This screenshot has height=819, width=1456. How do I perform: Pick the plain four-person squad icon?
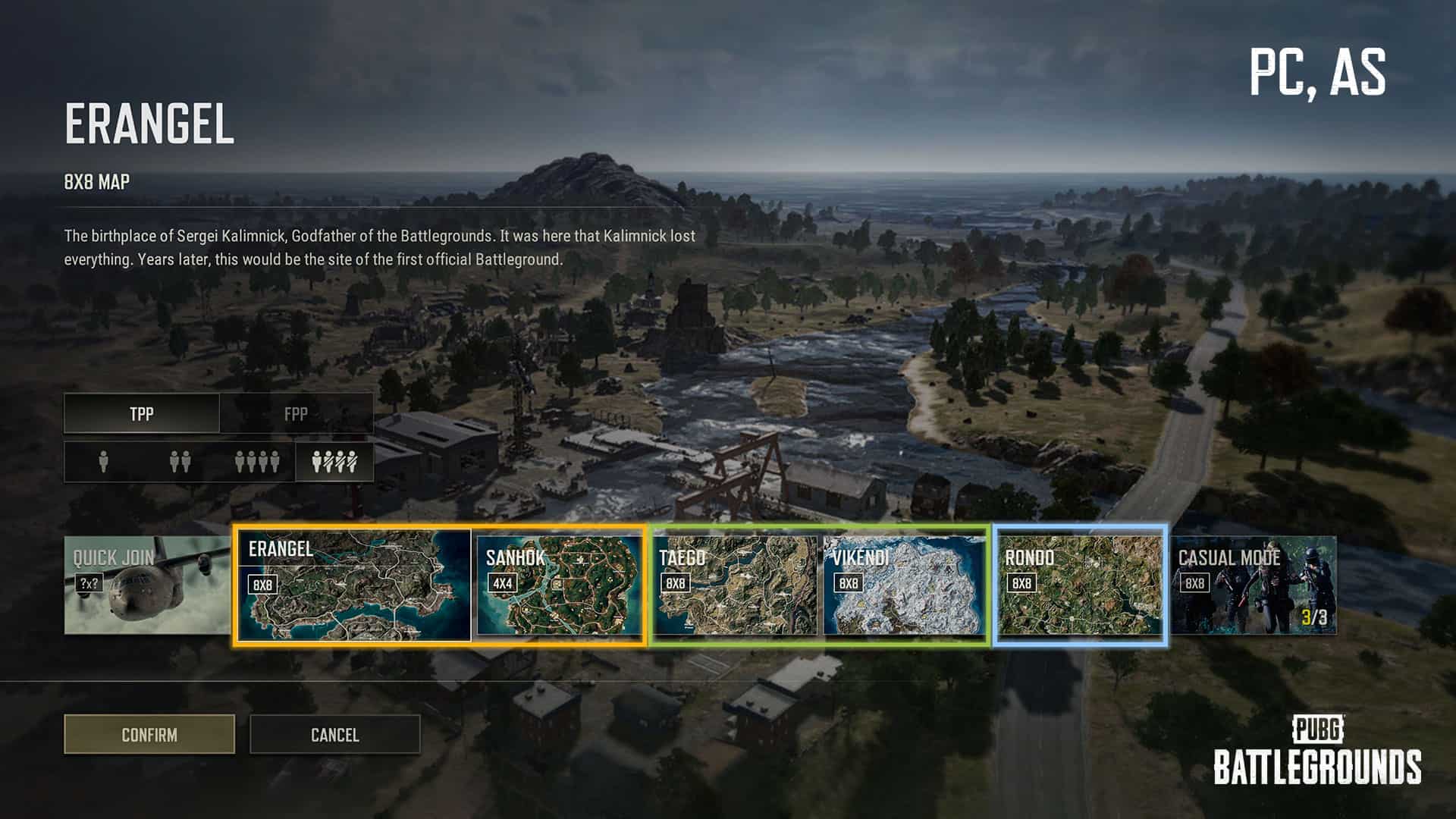tap(257, 461)
